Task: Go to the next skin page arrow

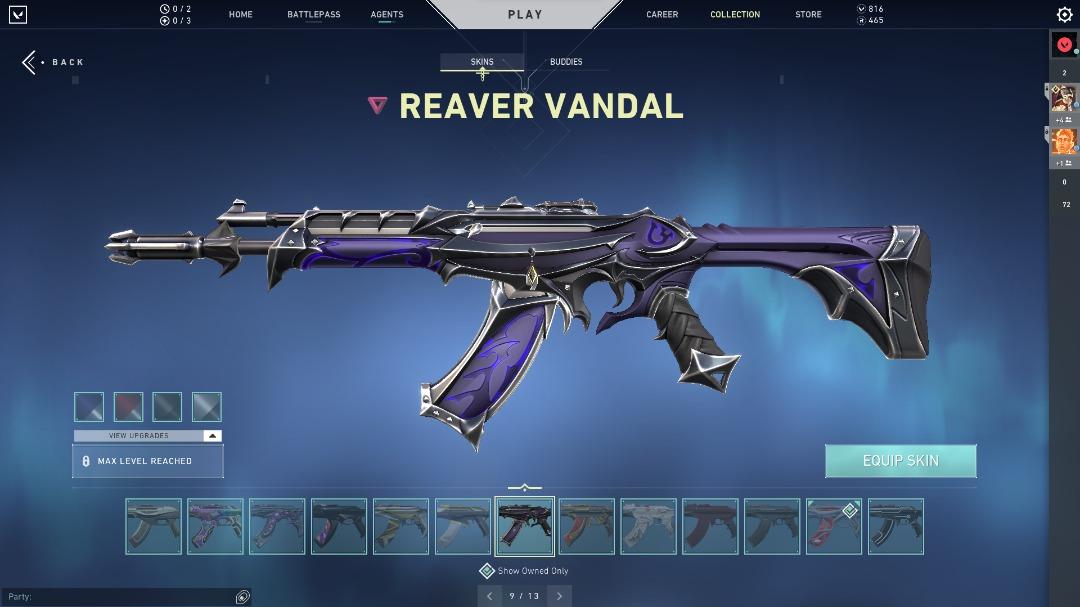Action: (x=559, y=596)
